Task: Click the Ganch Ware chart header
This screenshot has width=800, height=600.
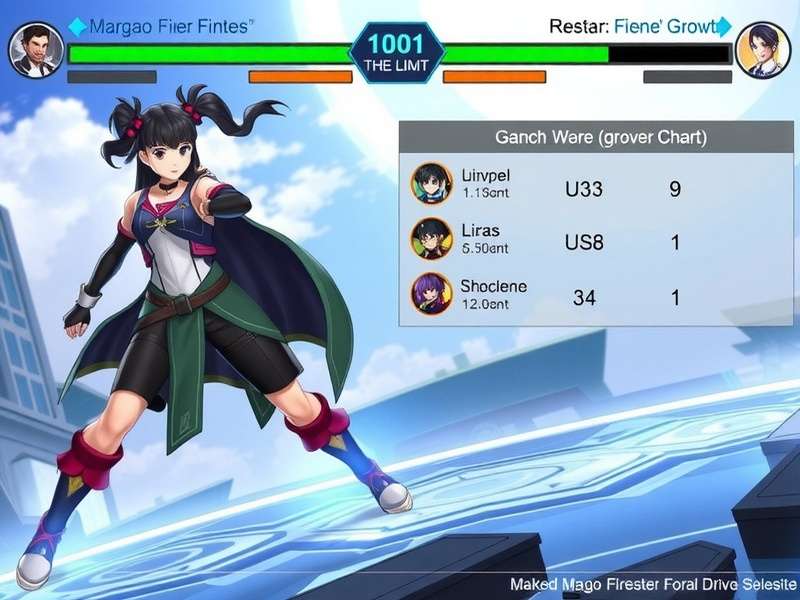Action: click(x=587, y=138)
